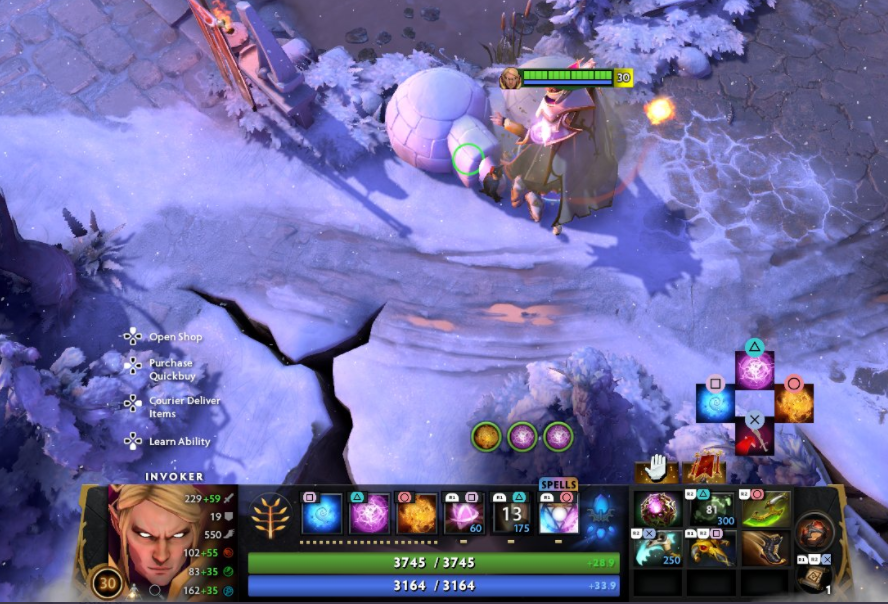Screen dimensions: 888x604
Task: Activate the Invoke ability under SPELLS label
Action: pos(559,514)
